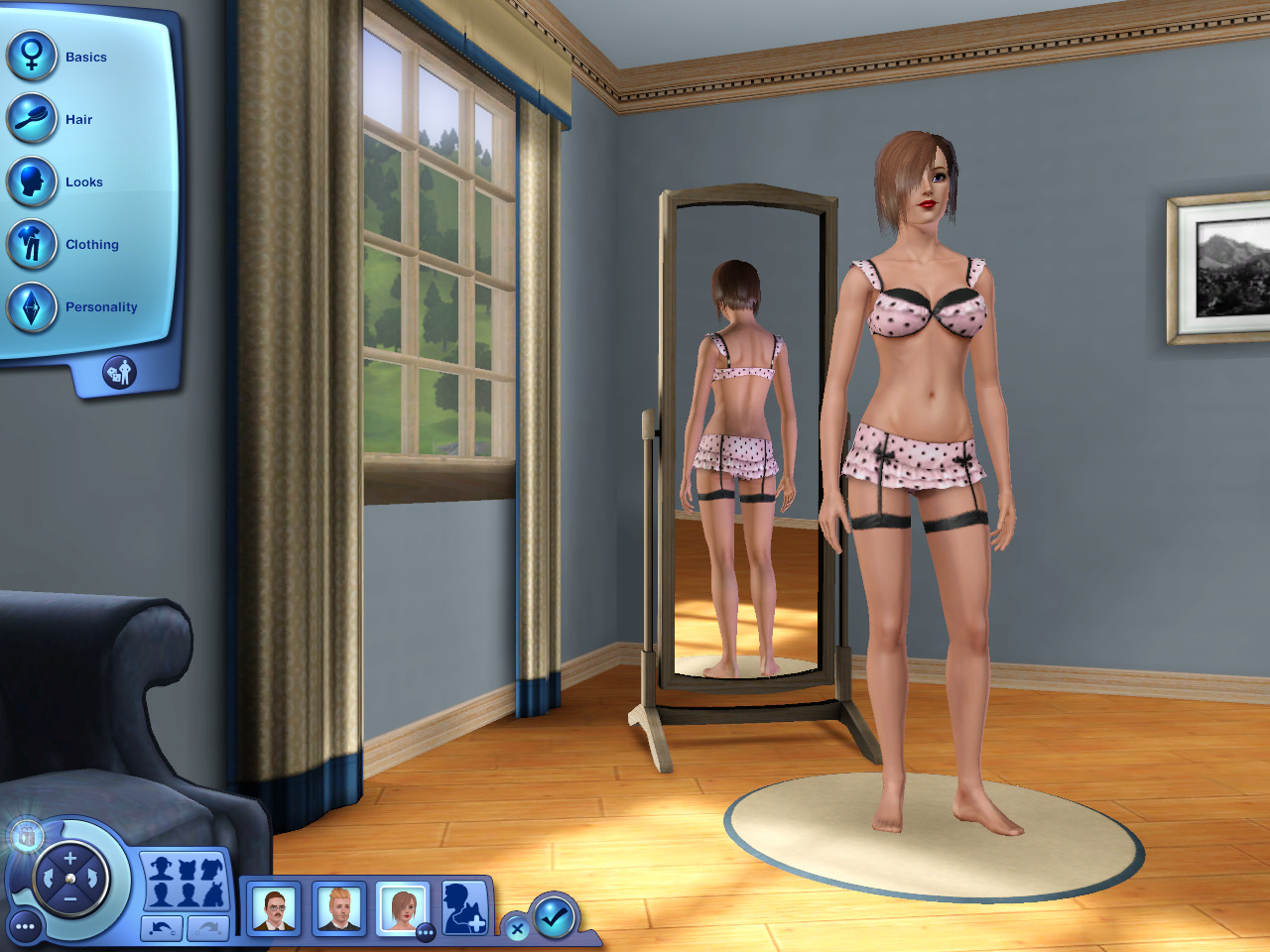The image size is (1270, 952).
Task: Open the shopping bag store icon
Action: click(26, 836)
